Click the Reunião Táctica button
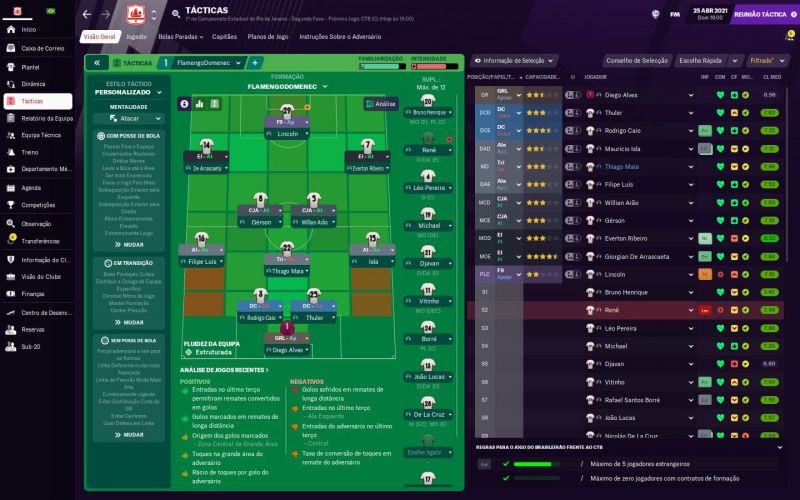 click(761, 14)
